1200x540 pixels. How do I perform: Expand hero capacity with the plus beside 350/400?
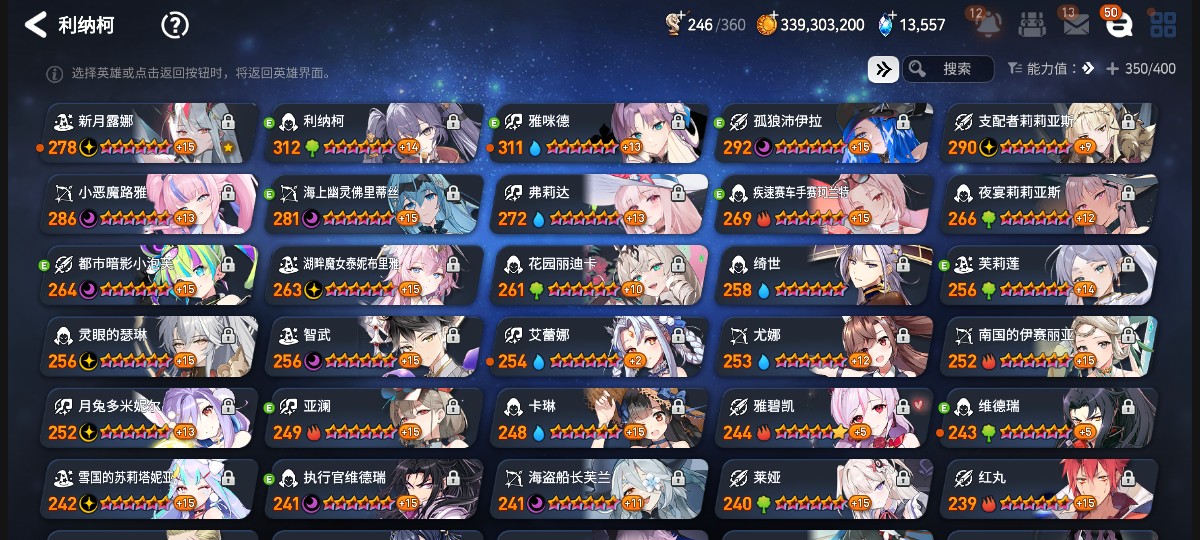(x=1112, y=69)
